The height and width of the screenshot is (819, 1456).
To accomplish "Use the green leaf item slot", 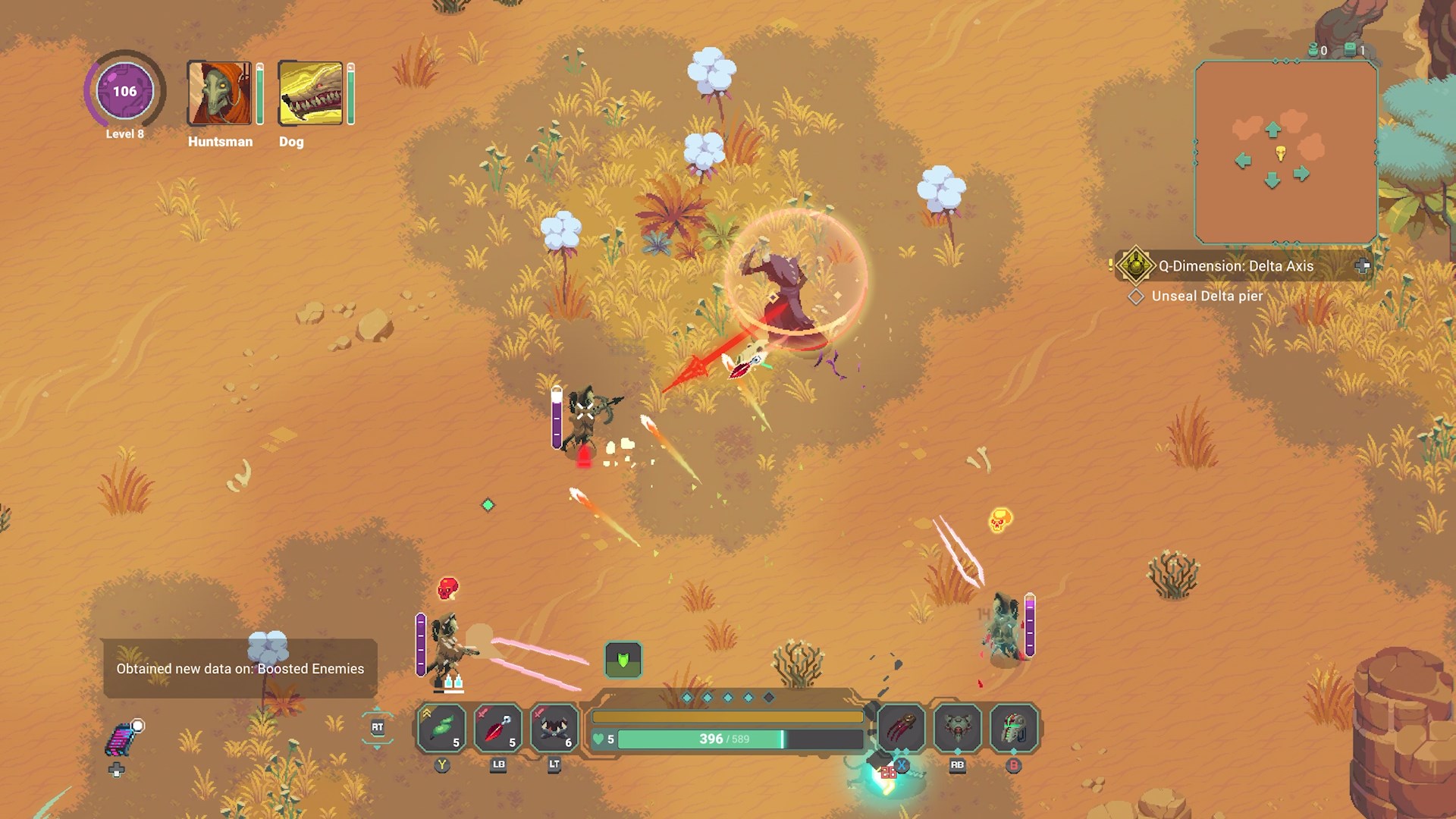I will (x=442, y=728).
